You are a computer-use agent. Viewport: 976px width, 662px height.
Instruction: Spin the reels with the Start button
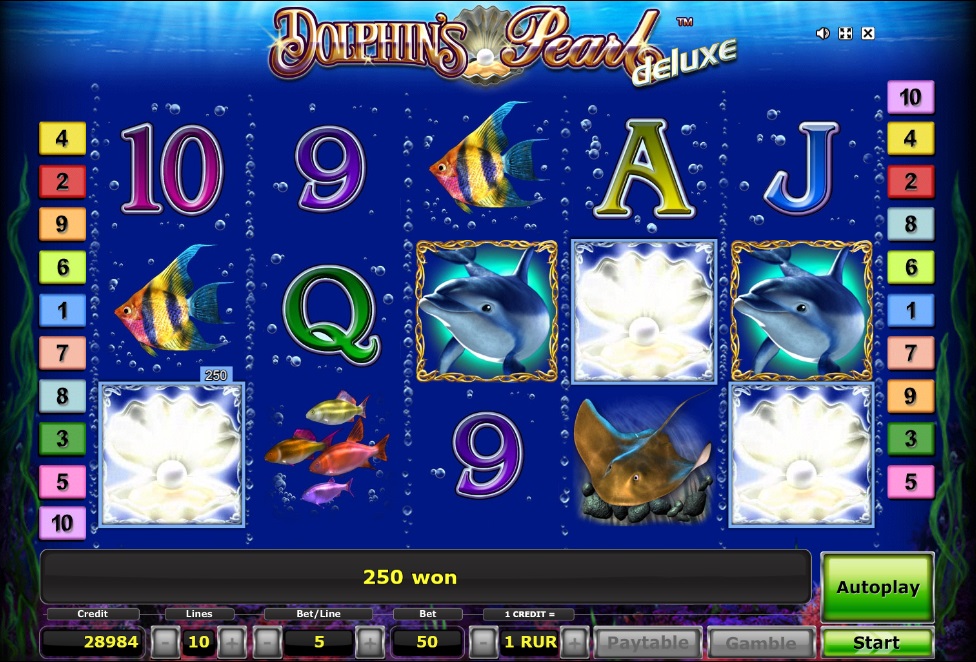[877, 642]
